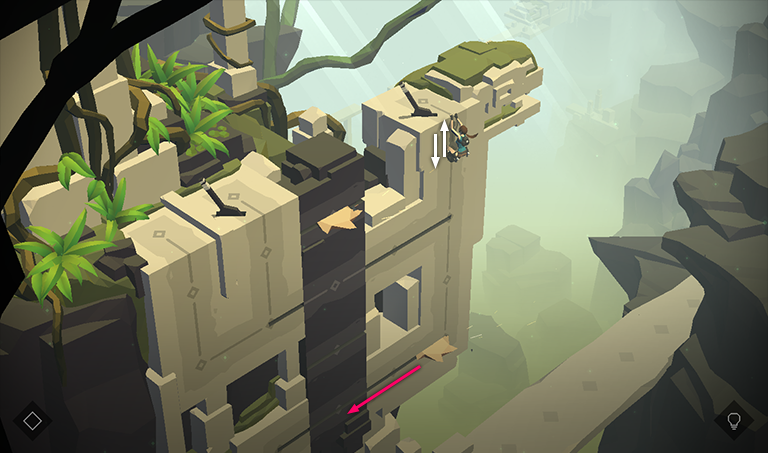
Task: Show a hint with the lightbulb button
Action: (734, 420)
